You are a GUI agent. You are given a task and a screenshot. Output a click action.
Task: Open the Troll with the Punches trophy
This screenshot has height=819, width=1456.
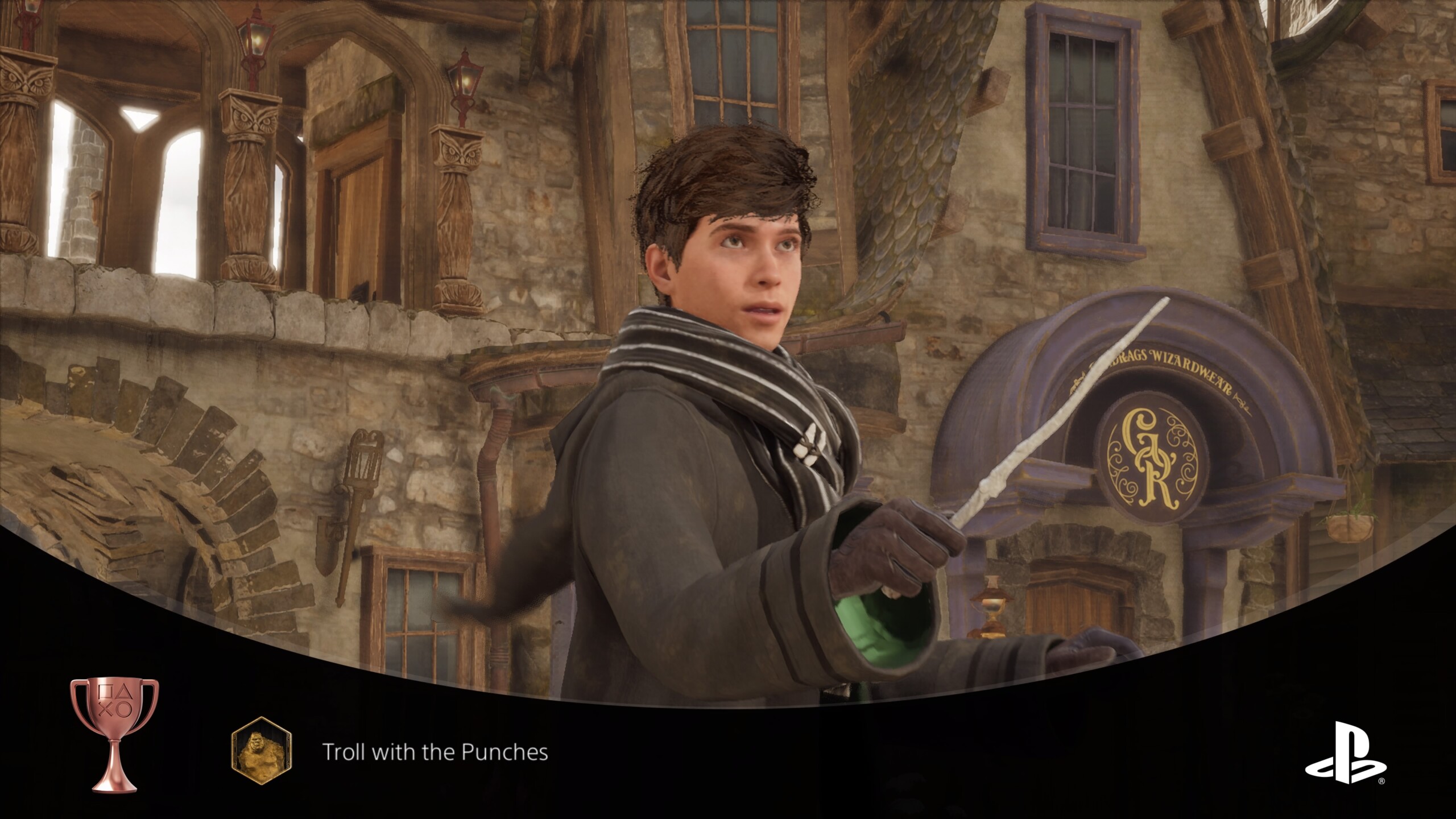click(435, 752)
